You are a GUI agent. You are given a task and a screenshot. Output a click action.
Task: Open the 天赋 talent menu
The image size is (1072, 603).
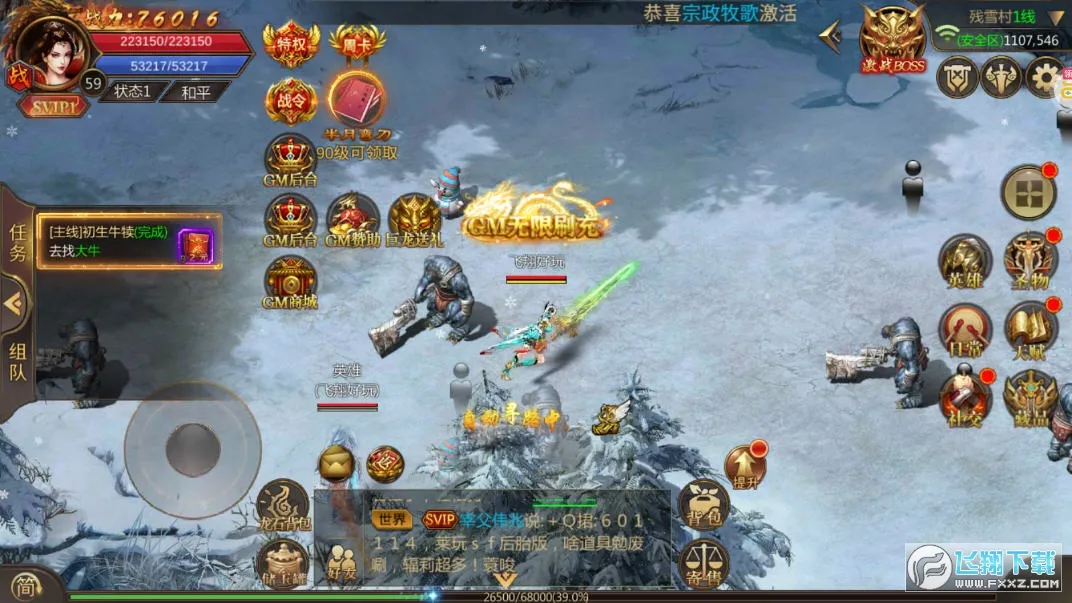[x=1030, y=330]
